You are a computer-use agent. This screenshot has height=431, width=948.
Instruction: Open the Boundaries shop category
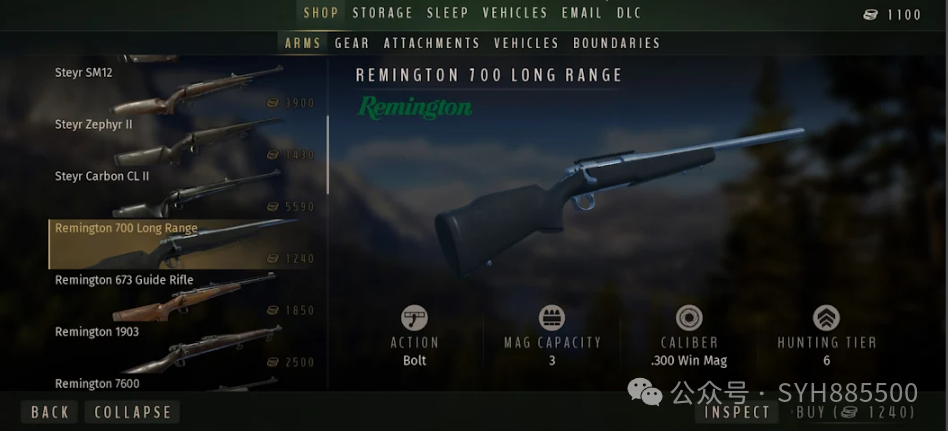pos(617,43)
